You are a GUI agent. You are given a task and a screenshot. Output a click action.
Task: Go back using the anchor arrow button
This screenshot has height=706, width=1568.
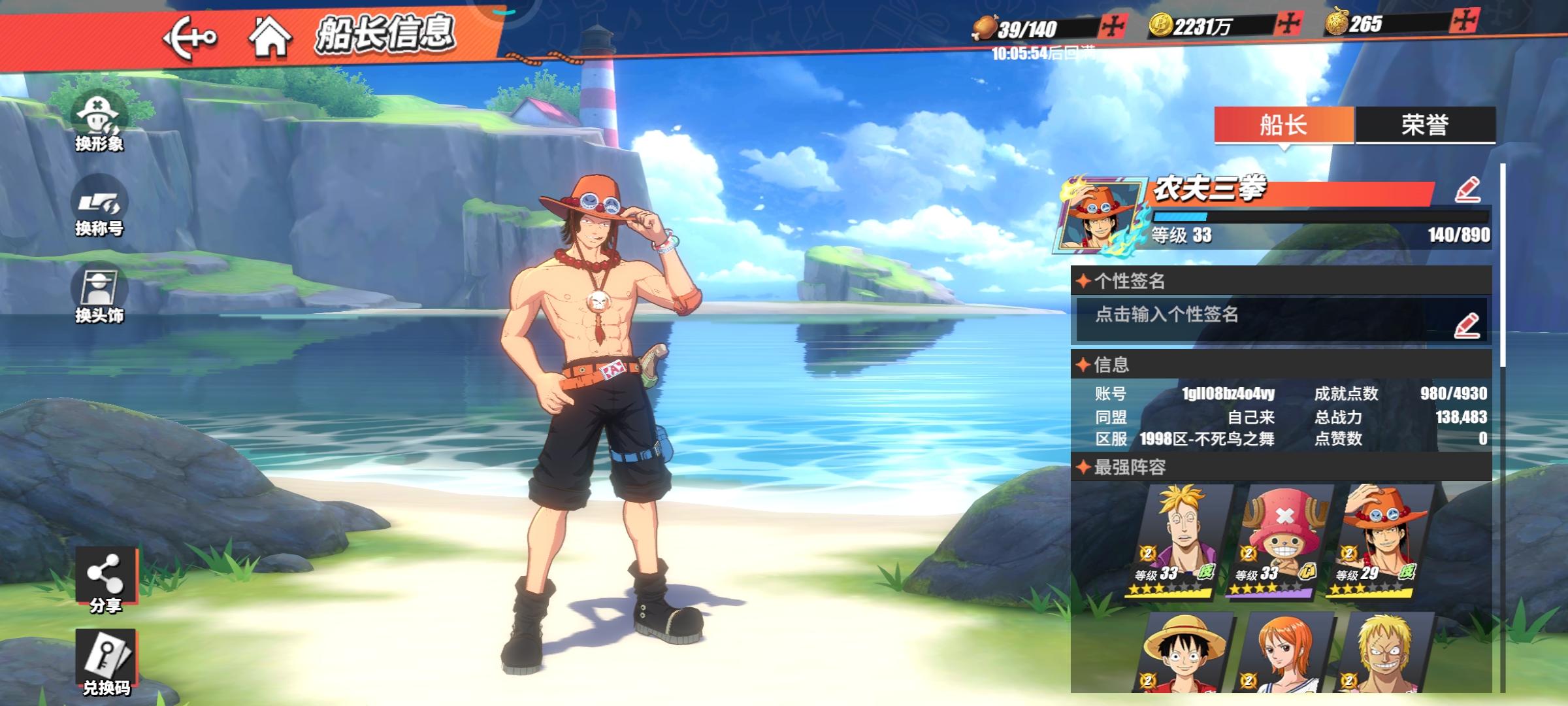189,38
